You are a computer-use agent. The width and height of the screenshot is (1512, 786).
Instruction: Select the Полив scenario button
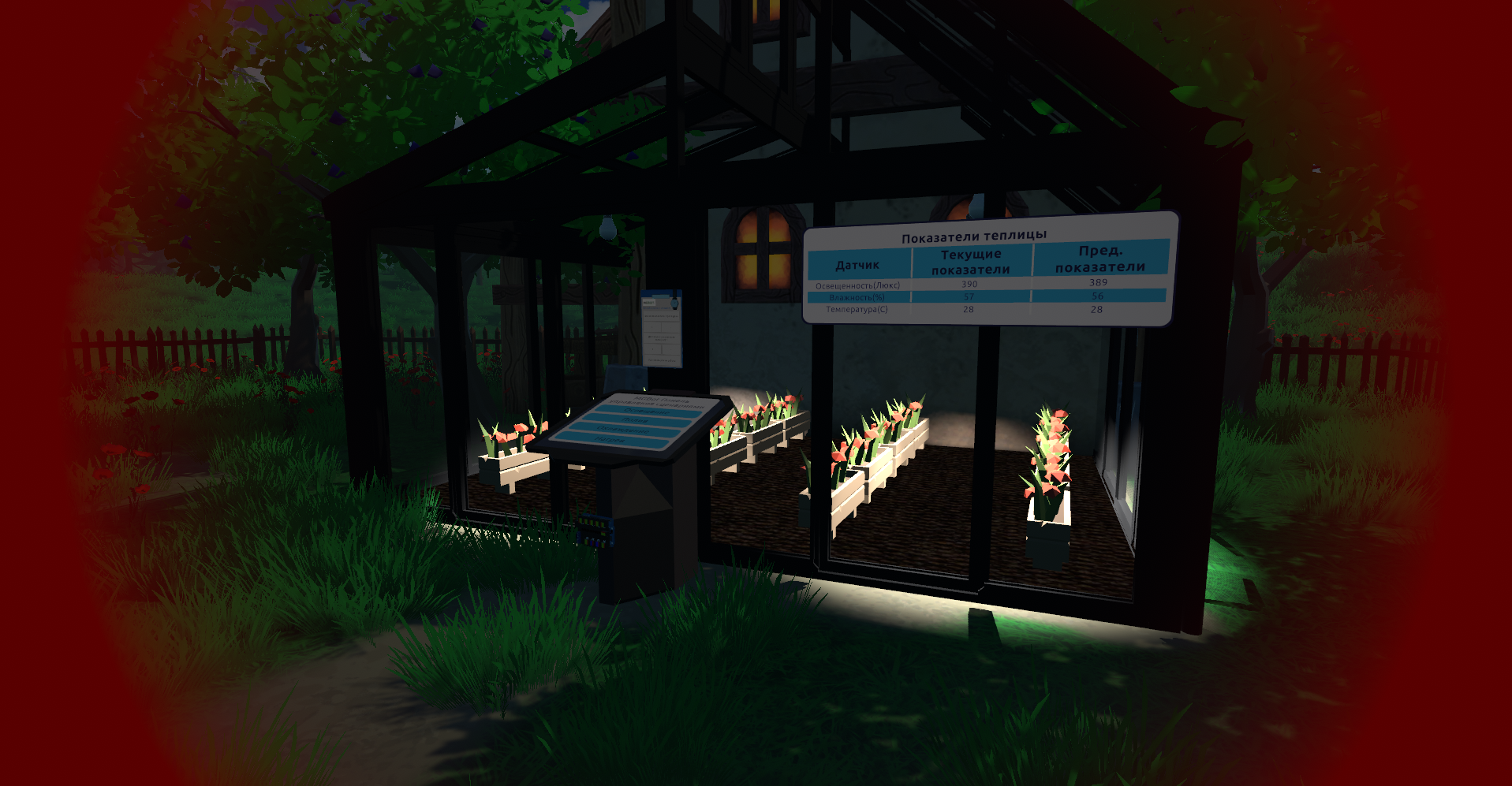636,420
